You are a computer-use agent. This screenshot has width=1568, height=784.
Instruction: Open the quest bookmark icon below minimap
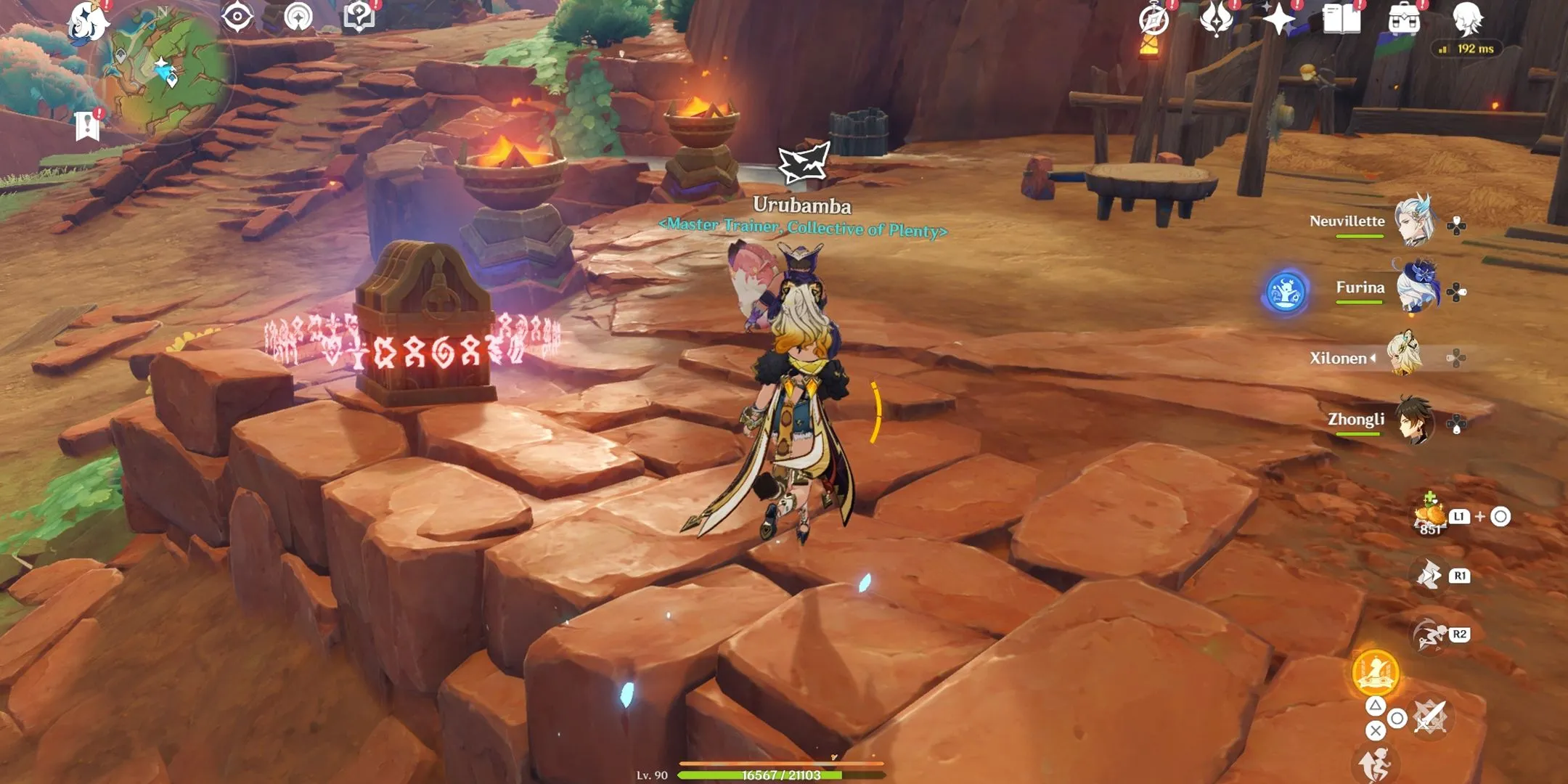87,126
